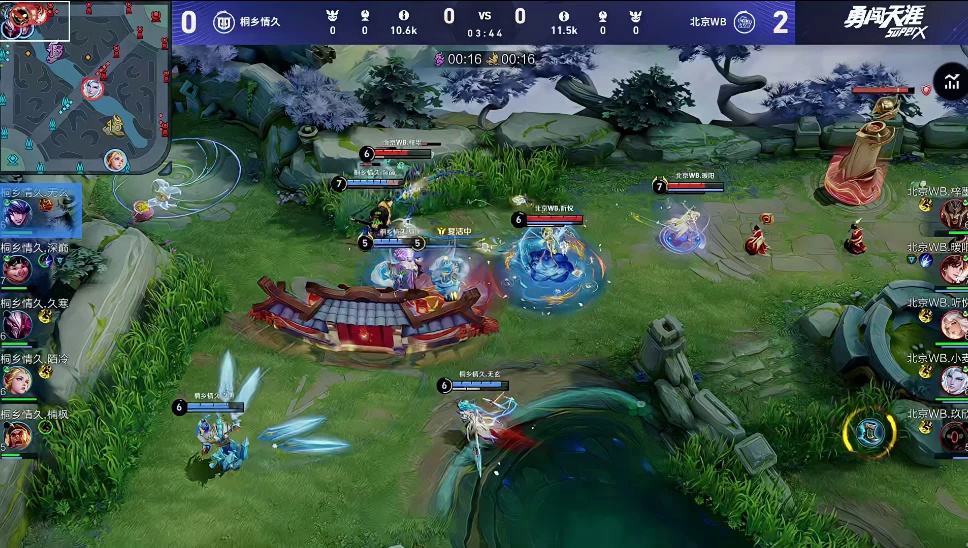Choose player 桐乡情久.陌冷 portrait

(x=18, y=380)
